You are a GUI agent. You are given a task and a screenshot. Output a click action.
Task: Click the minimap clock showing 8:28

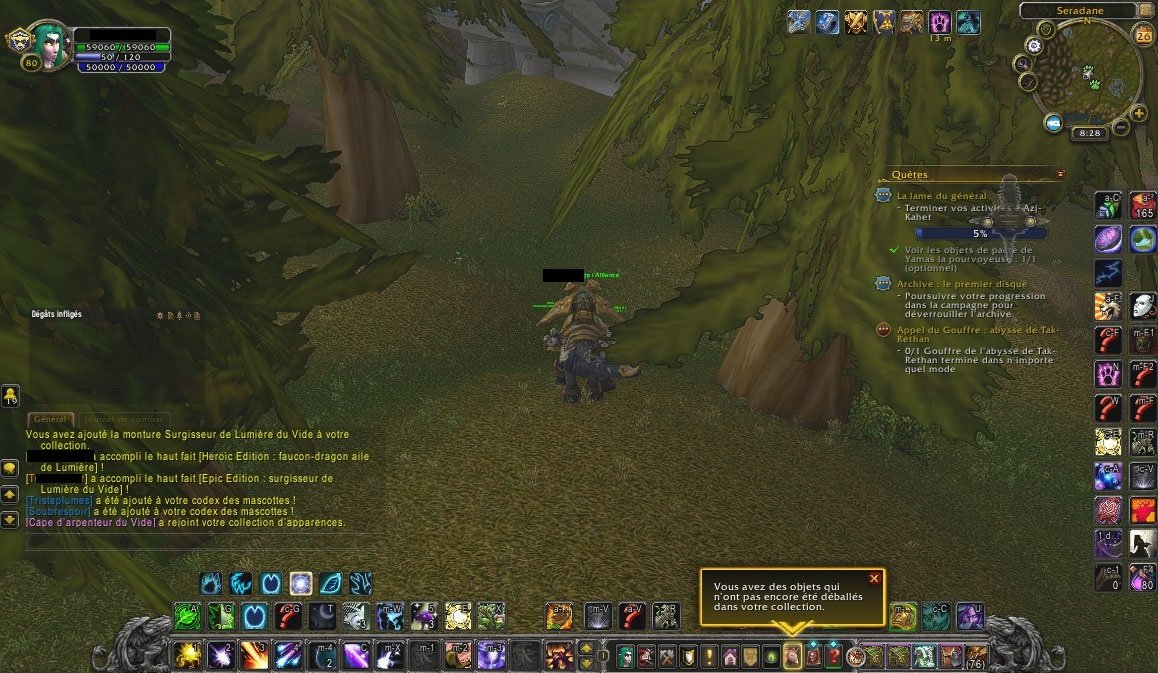tap(1089, 132)
